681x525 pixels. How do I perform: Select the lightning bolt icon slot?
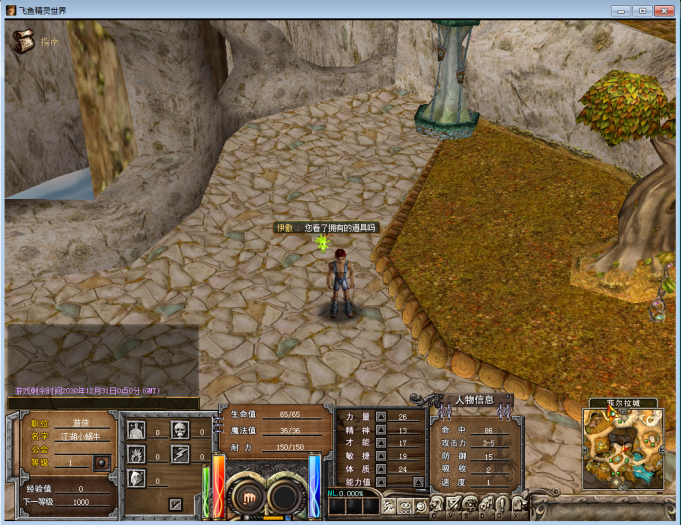pos(180,454)
